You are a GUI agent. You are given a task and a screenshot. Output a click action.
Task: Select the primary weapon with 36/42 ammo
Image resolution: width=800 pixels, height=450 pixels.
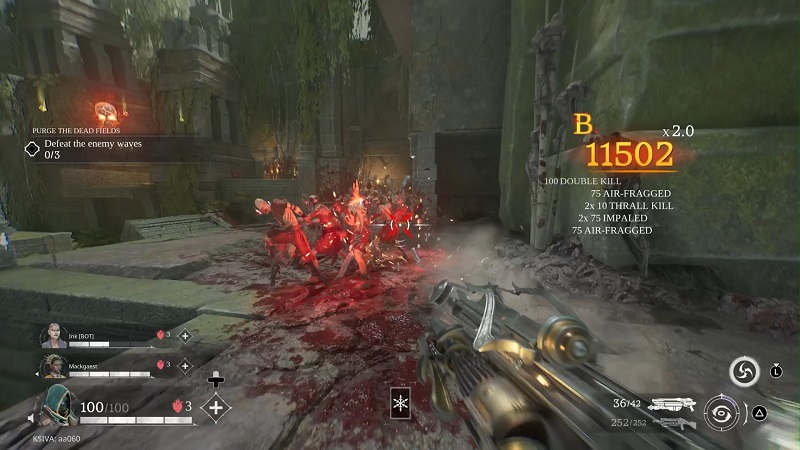(672, 404)
